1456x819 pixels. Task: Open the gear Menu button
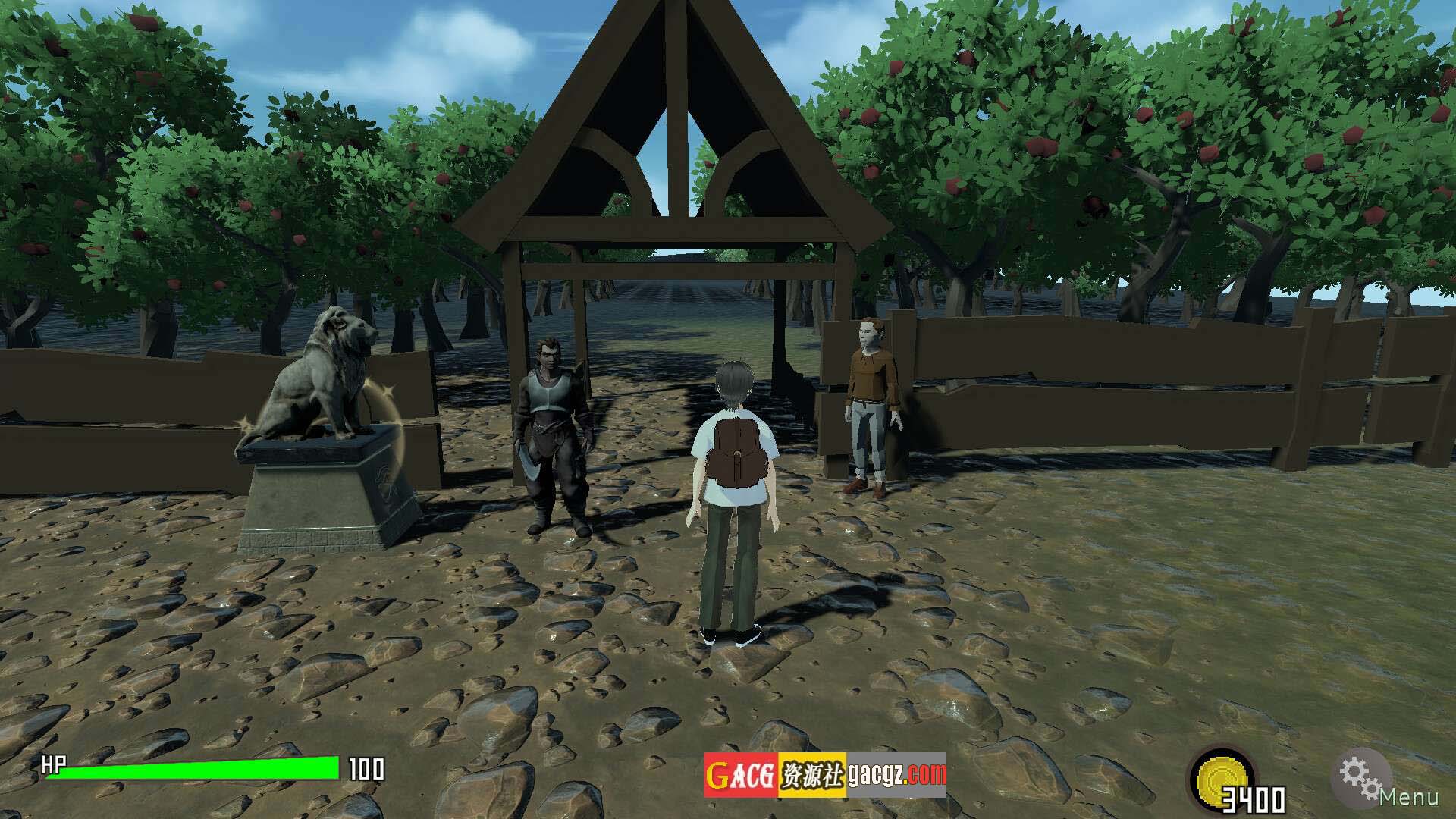click(1363, 777)
